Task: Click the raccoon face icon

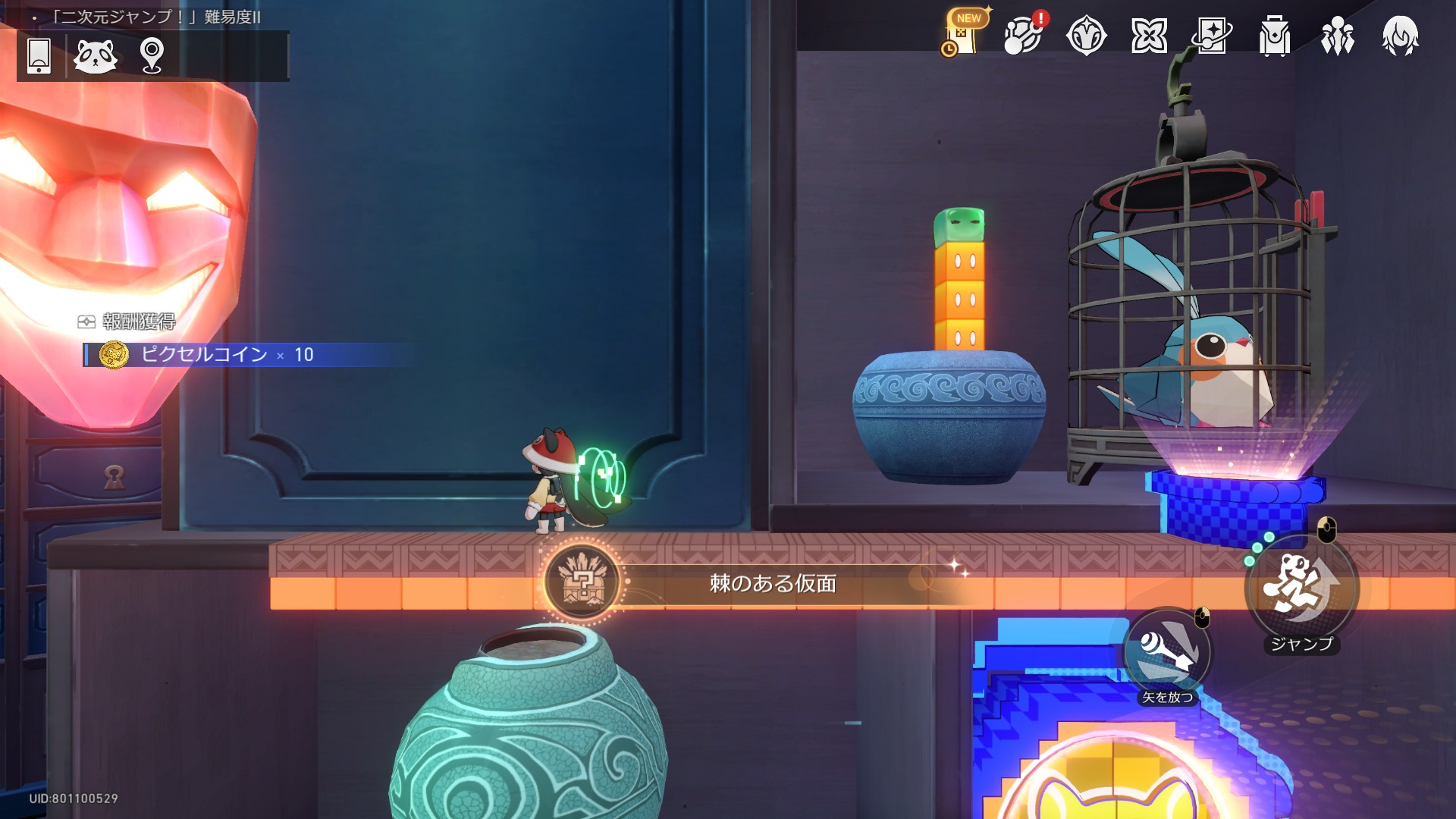Action: (x=96, y=55)
